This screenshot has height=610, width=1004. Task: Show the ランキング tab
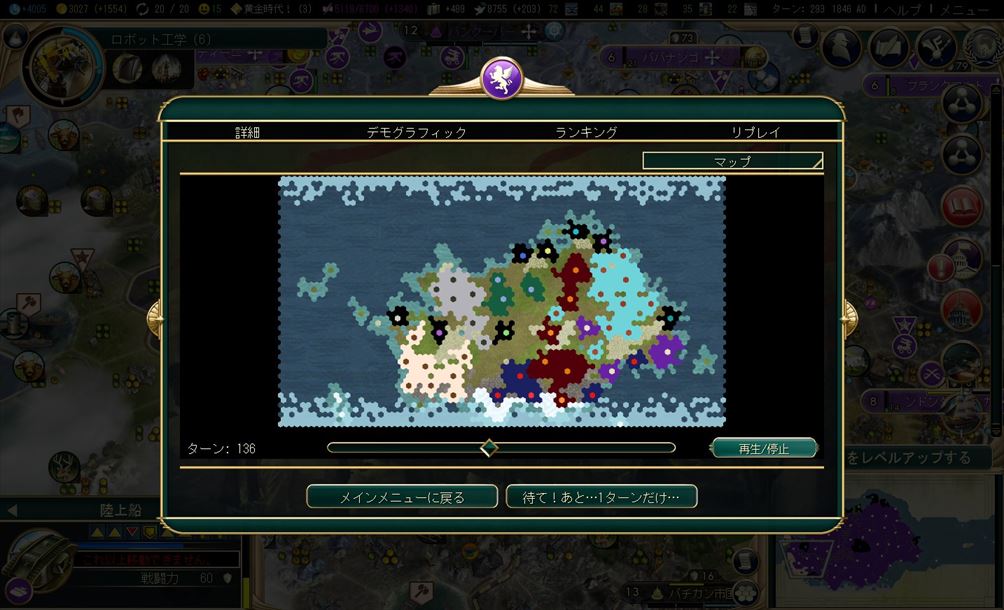coord(586,132)
